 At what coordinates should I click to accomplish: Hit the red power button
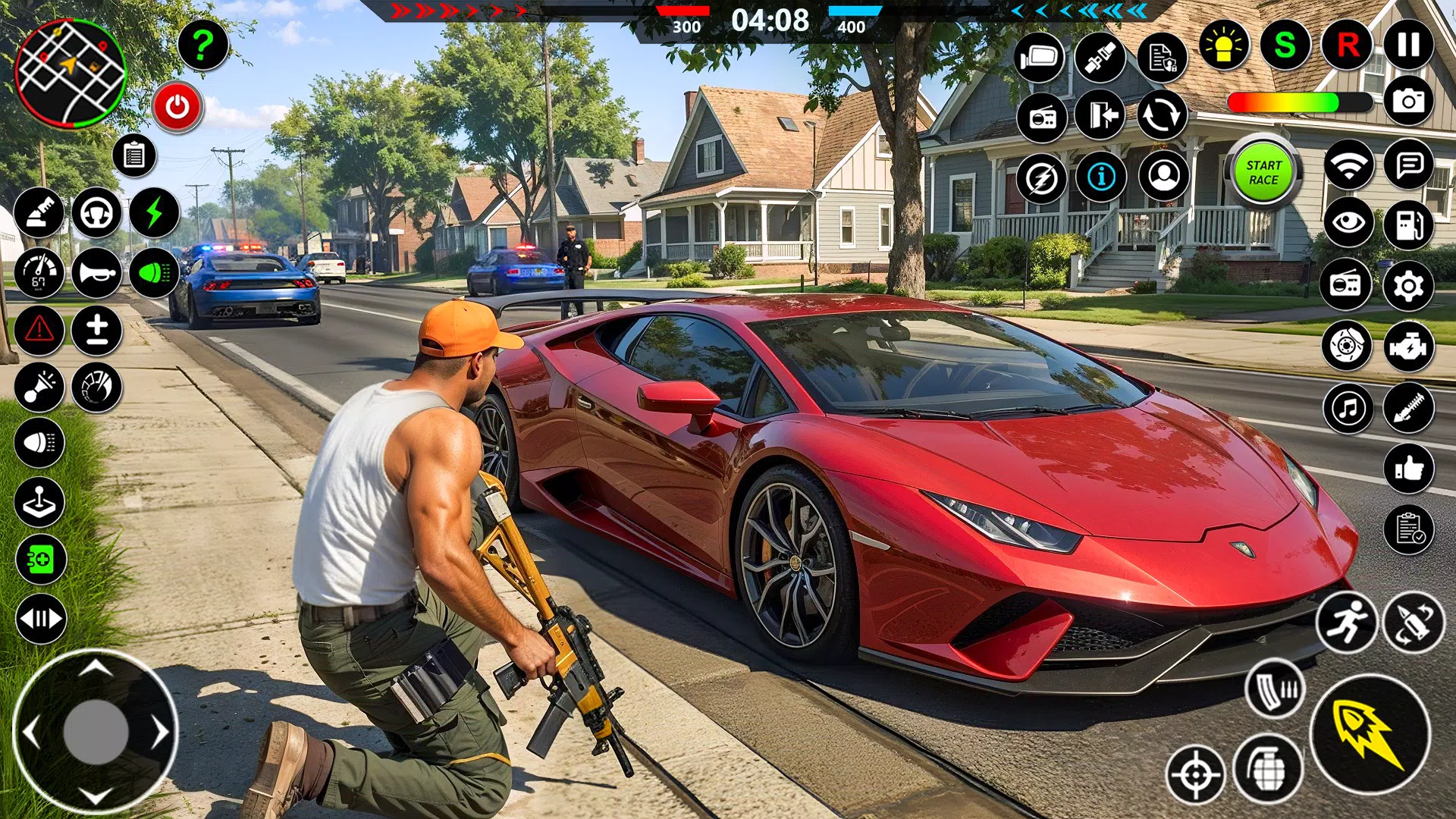tap(177, 107)
